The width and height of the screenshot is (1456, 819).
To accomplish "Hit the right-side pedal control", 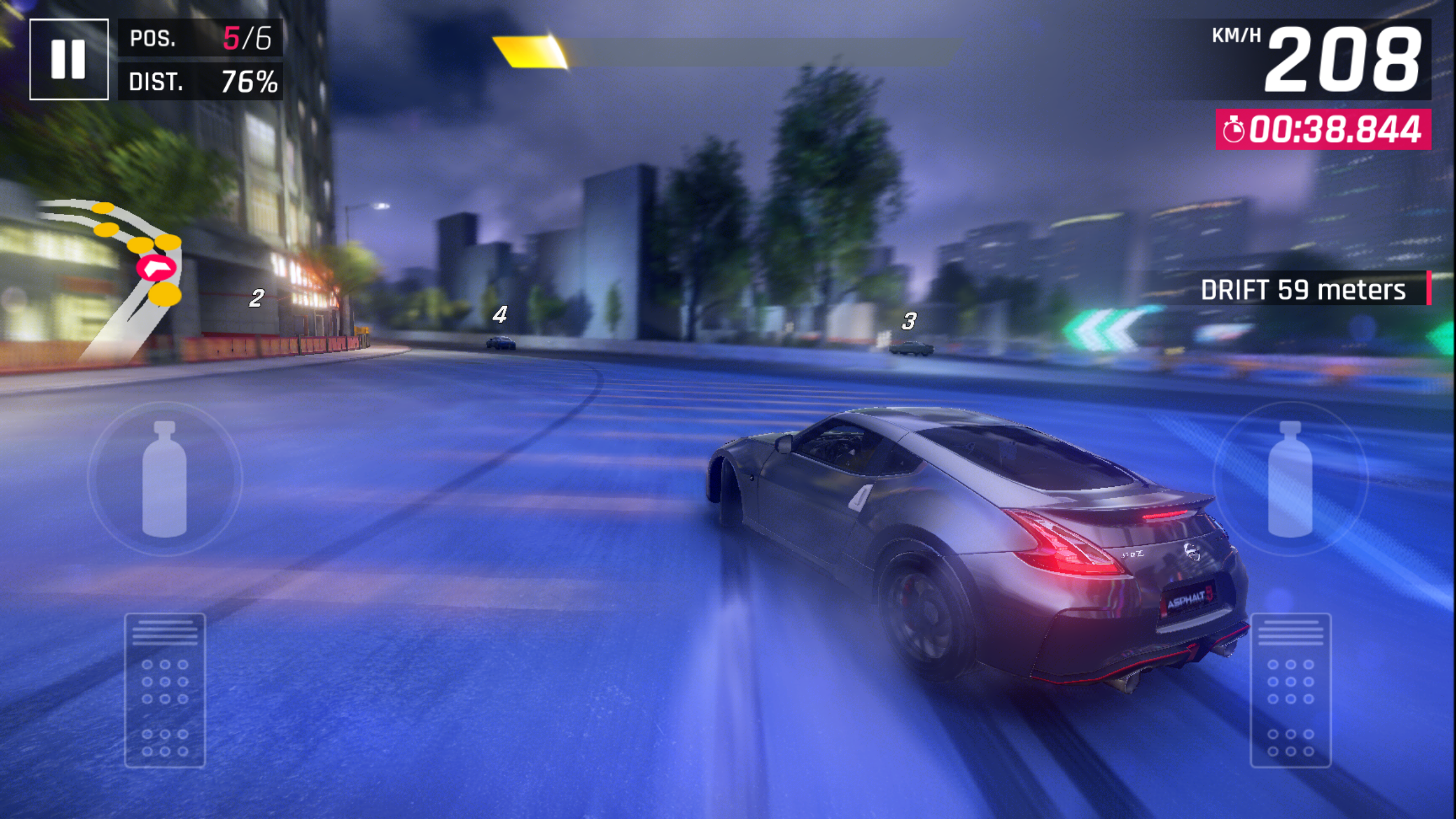I will pyautogui.click(x=1290, y=690).
